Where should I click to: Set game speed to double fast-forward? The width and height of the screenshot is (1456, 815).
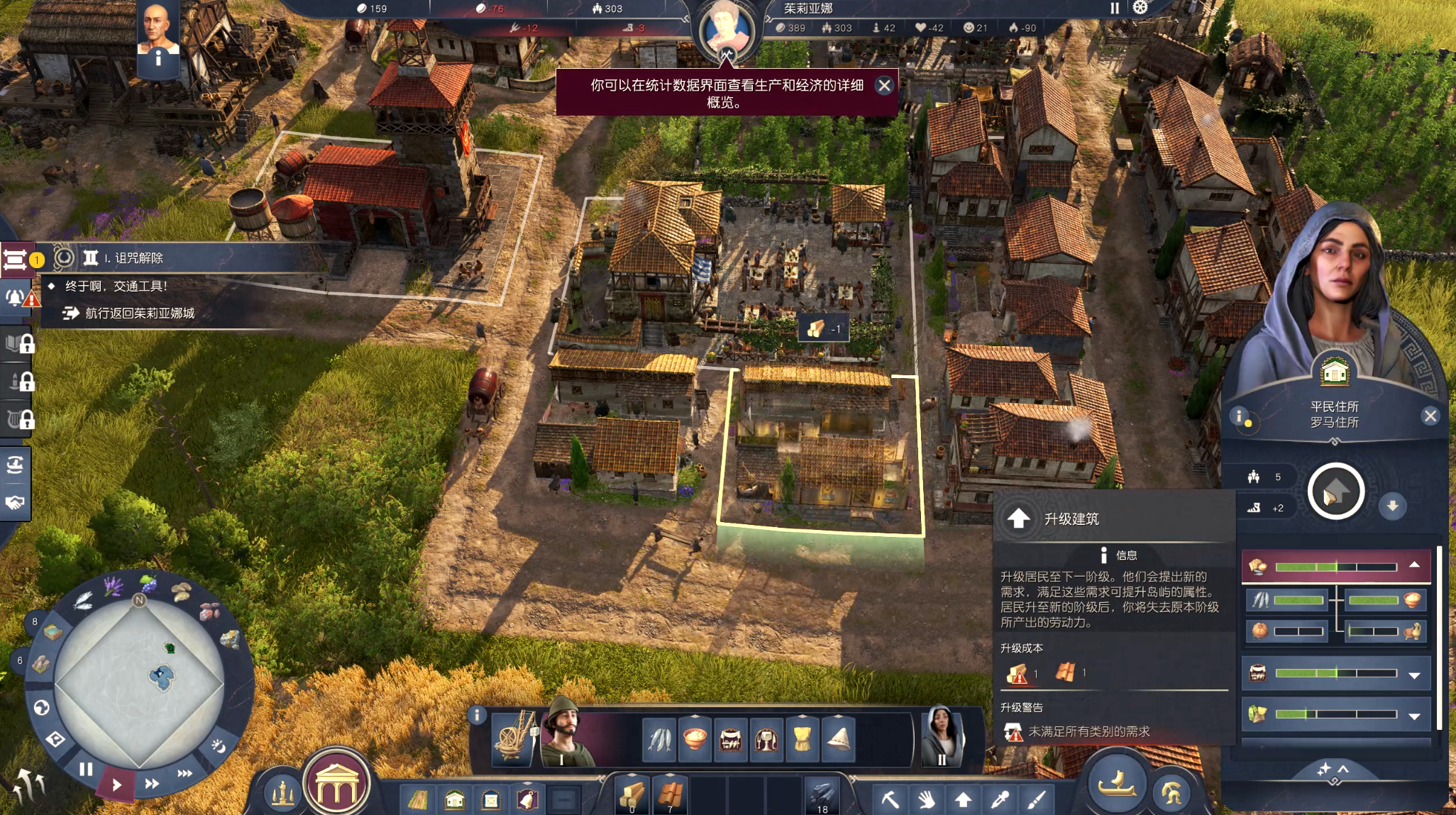152,784
